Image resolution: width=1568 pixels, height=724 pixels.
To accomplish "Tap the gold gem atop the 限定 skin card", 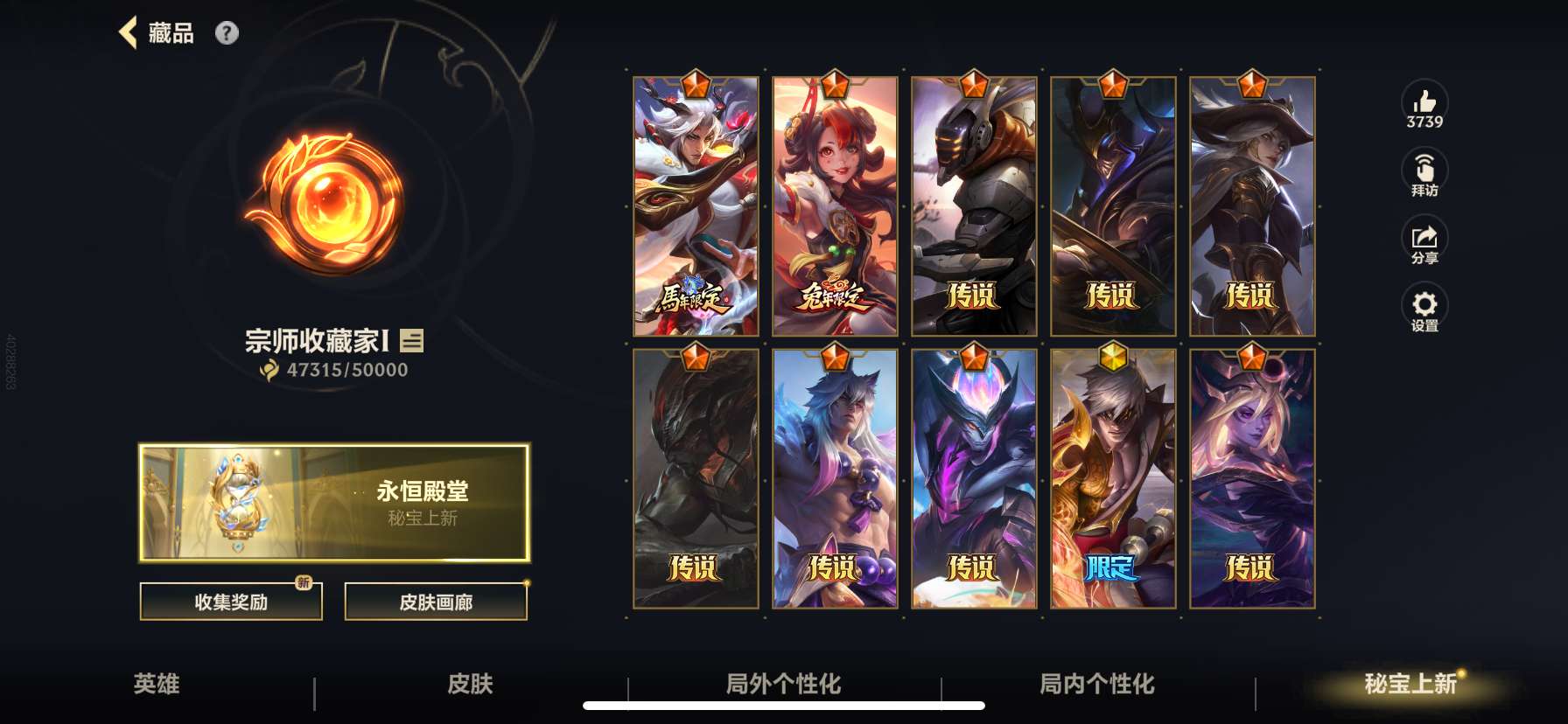I will click(x=1113, y=357).
